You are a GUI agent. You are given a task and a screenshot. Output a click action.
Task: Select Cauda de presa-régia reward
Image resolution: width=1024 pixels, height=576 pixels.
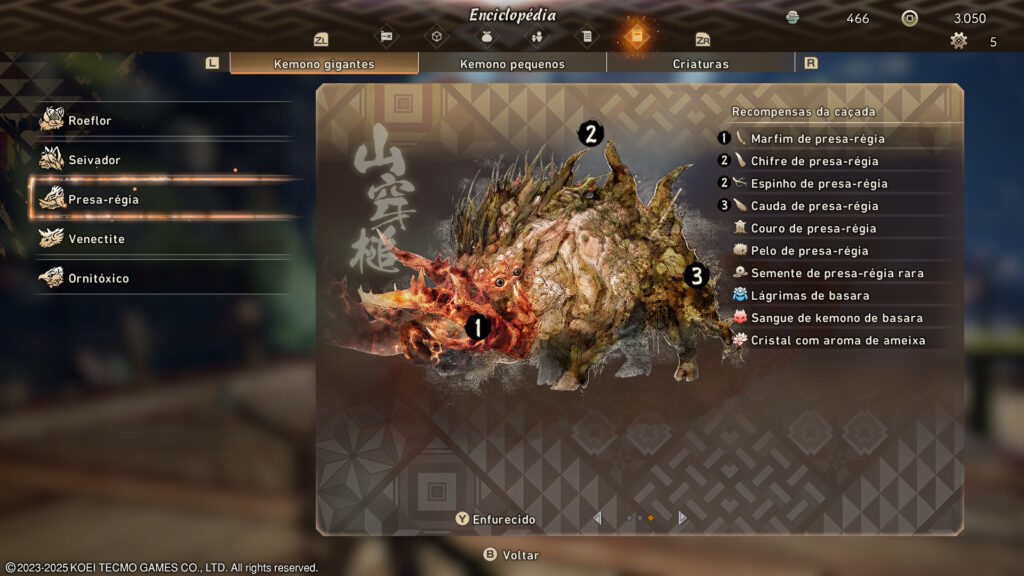tap(814, 206)
